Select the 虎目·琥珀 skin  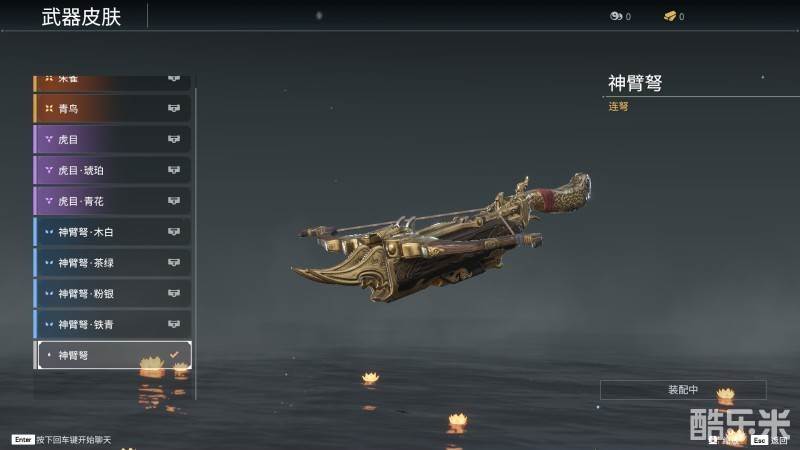coord(112,170)
